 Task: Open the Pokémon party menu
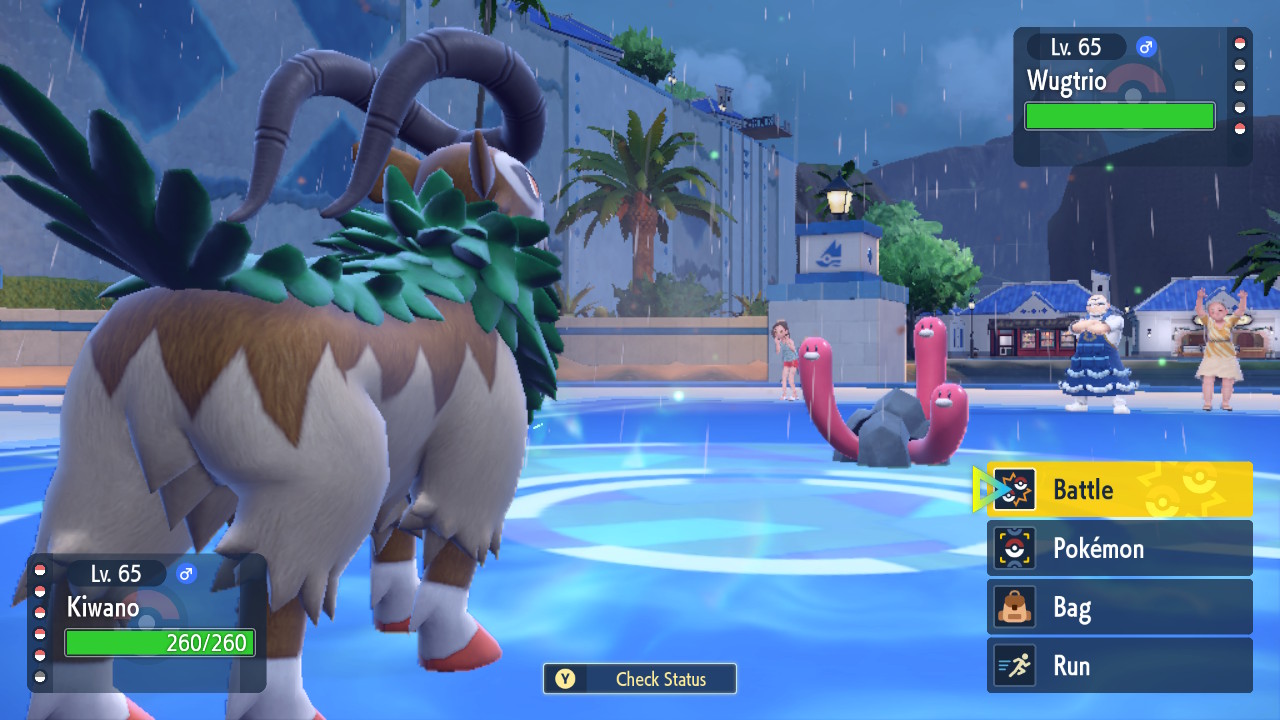(x=1119, y=548)
